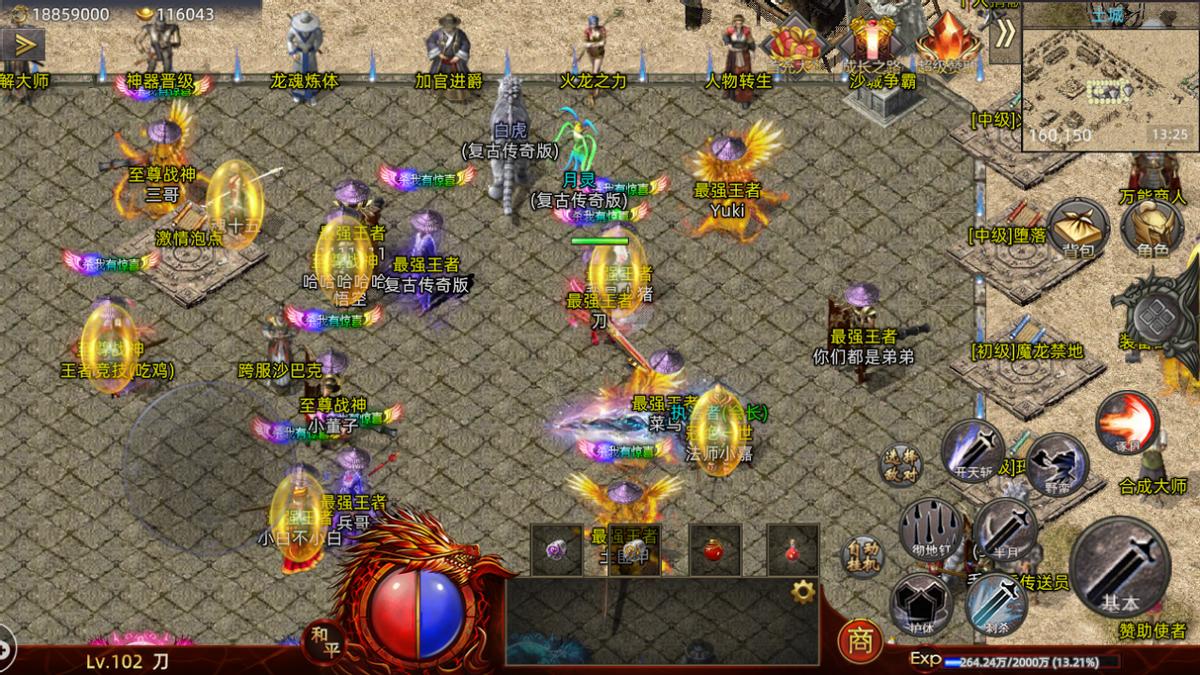Open the 背包 backpack
This screenshot has width=1200, height=675.
click(1078, 226)
